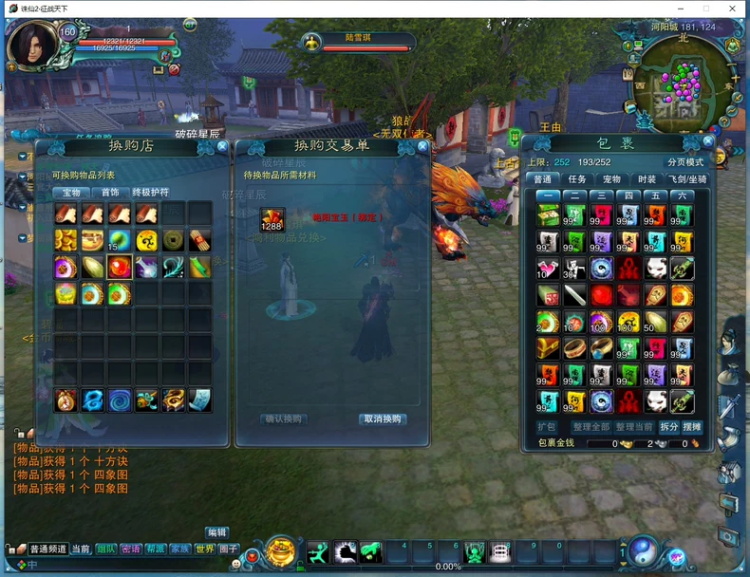Click the 1288 required material icon
The width and height of the screenshot is (750, 577).
pos(272,219)
